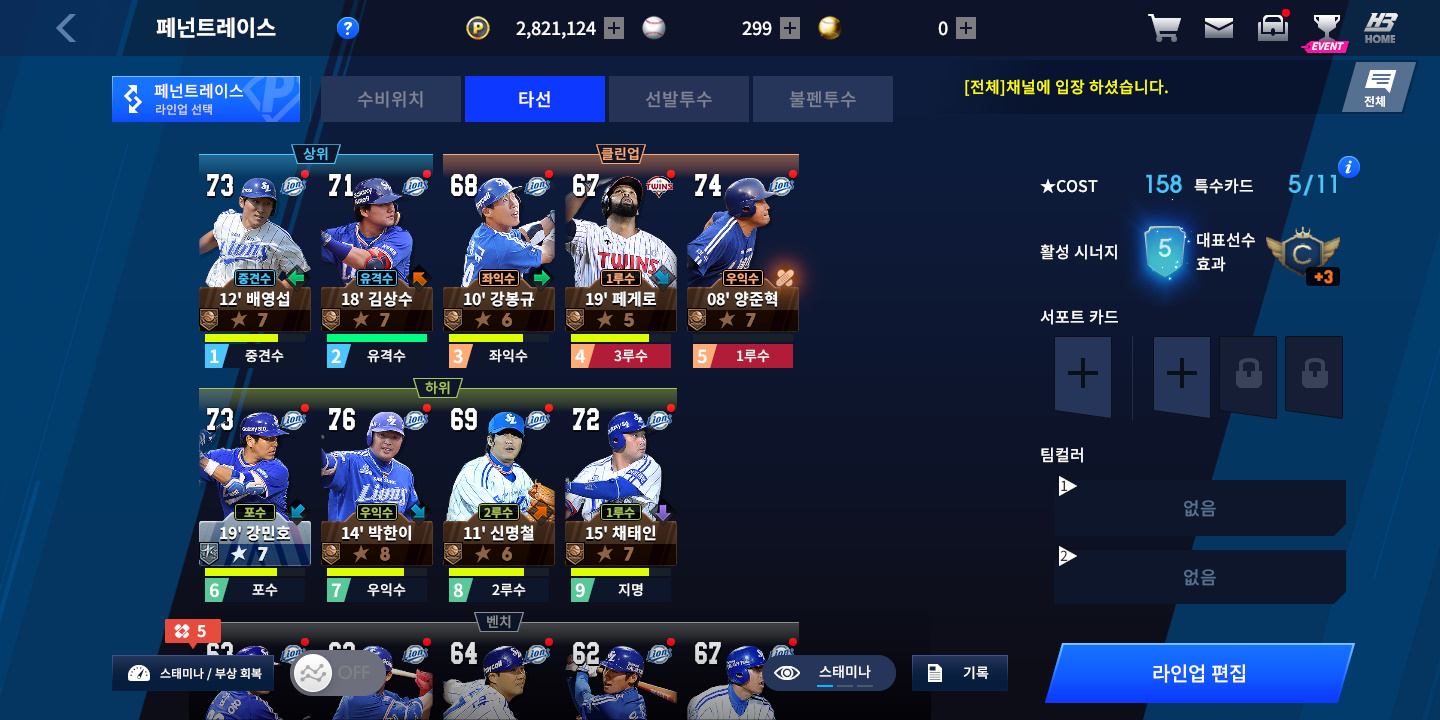
Task: Toggle the OFF auto switch
Action: 337,673
